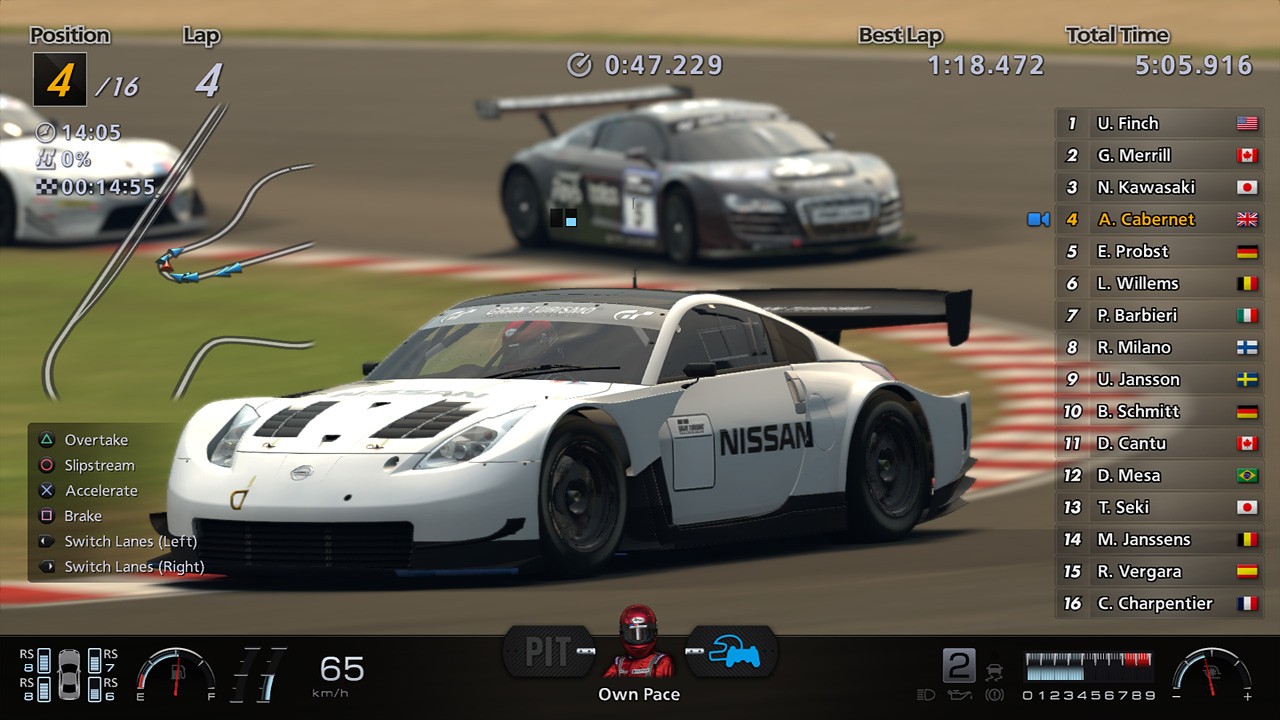This screenshot has height=720, width=1280.
Task: Choose M. Janssens in the standings
Action: click(1160, 539)
